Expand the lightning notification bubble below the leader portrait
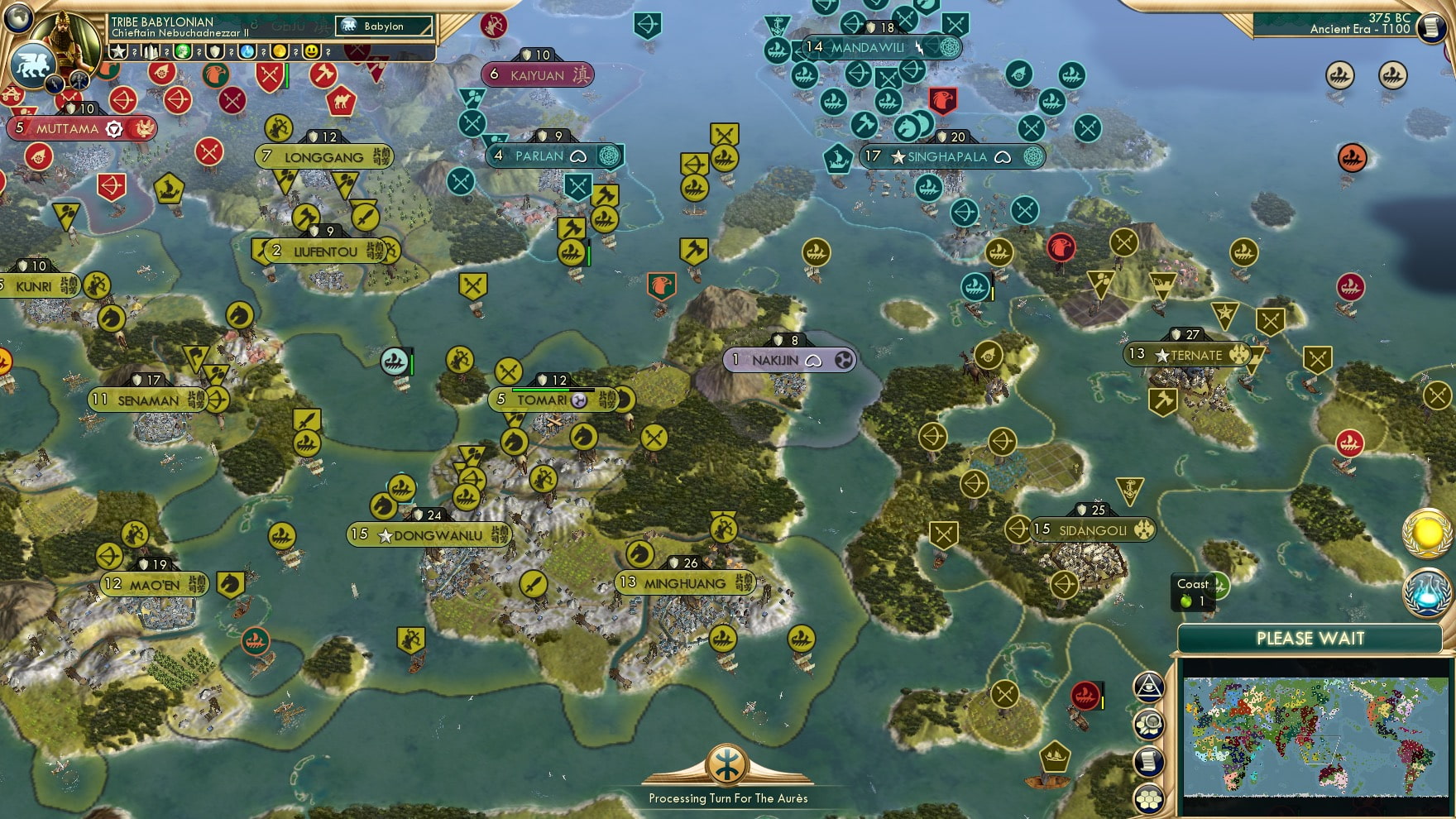This screenshot has height=819, width=1456. [55, 84]
